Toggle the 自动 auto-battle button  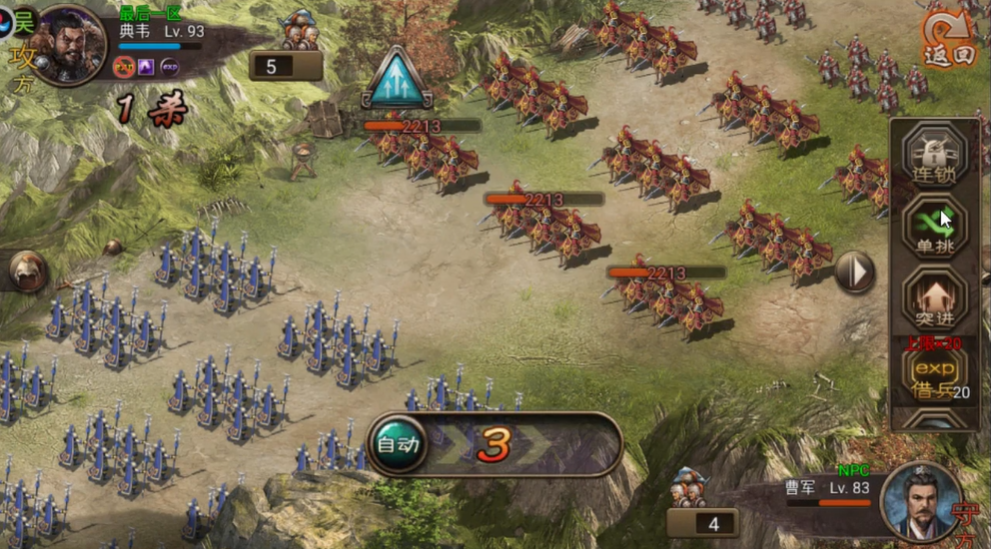pyautogui.click(x=397, y=443)
